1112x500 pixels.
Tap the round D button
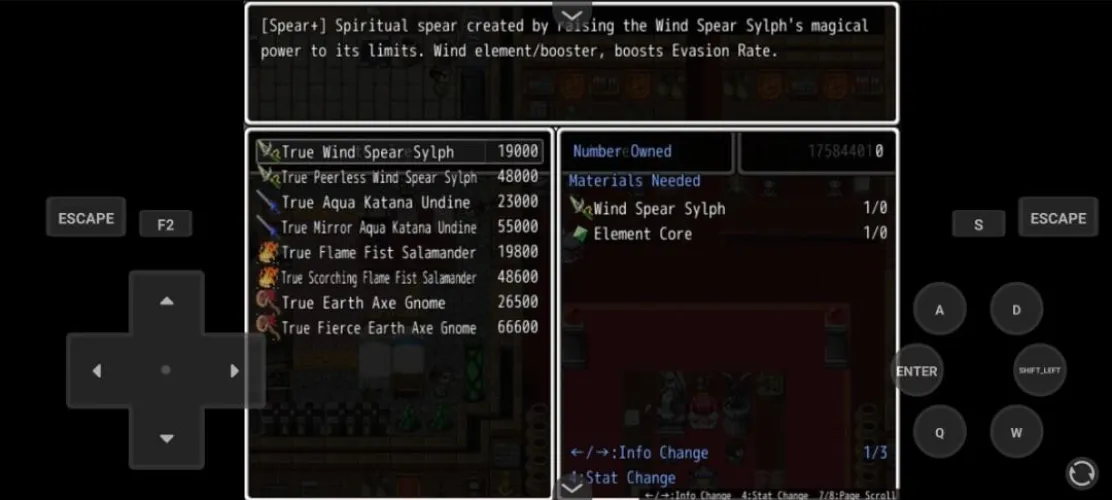click(x=1016, y=309)
